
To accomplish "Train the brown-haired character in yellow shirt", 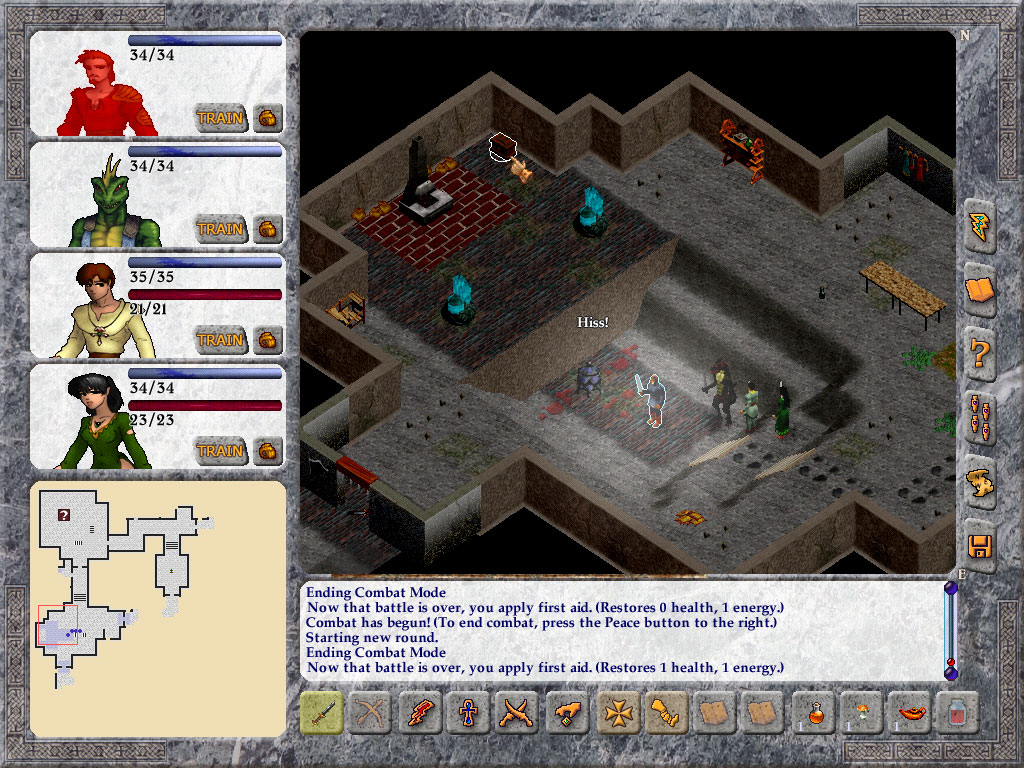I will [x=220, y=340].
